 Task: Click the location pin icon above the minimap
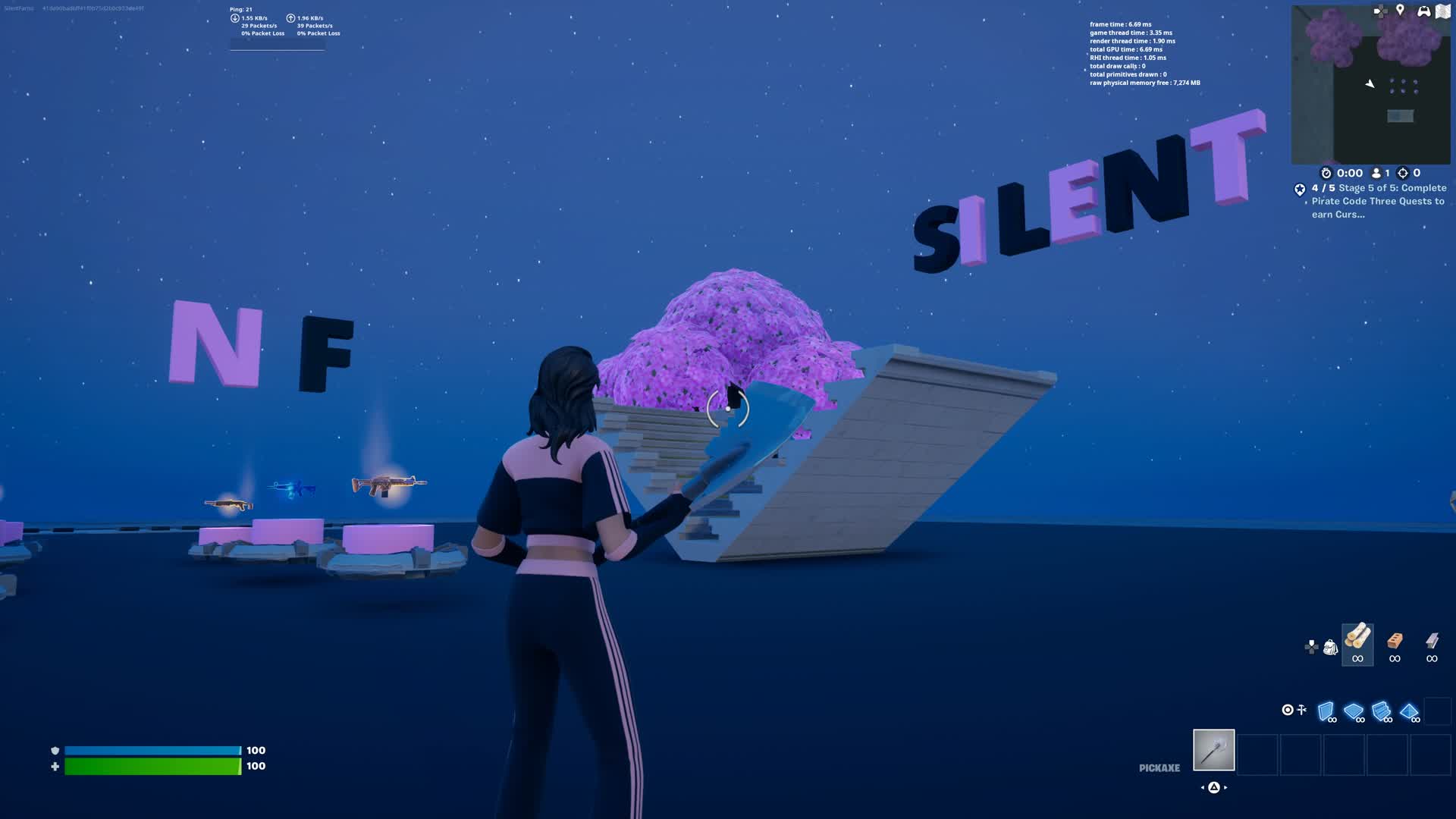(x=1401, y=11)
